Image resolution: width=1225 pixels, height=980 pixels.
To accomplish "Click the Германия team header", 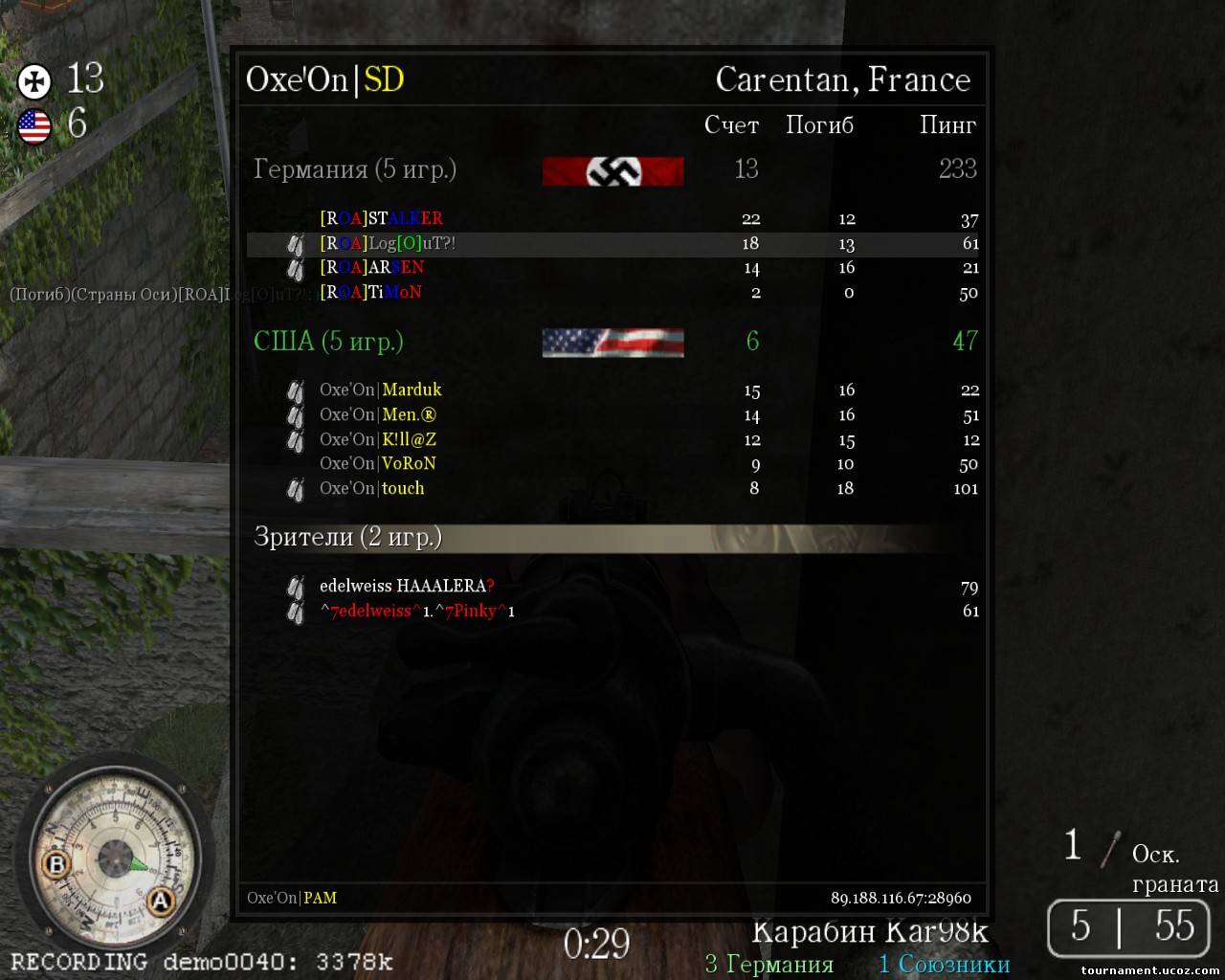I will 355,170.
